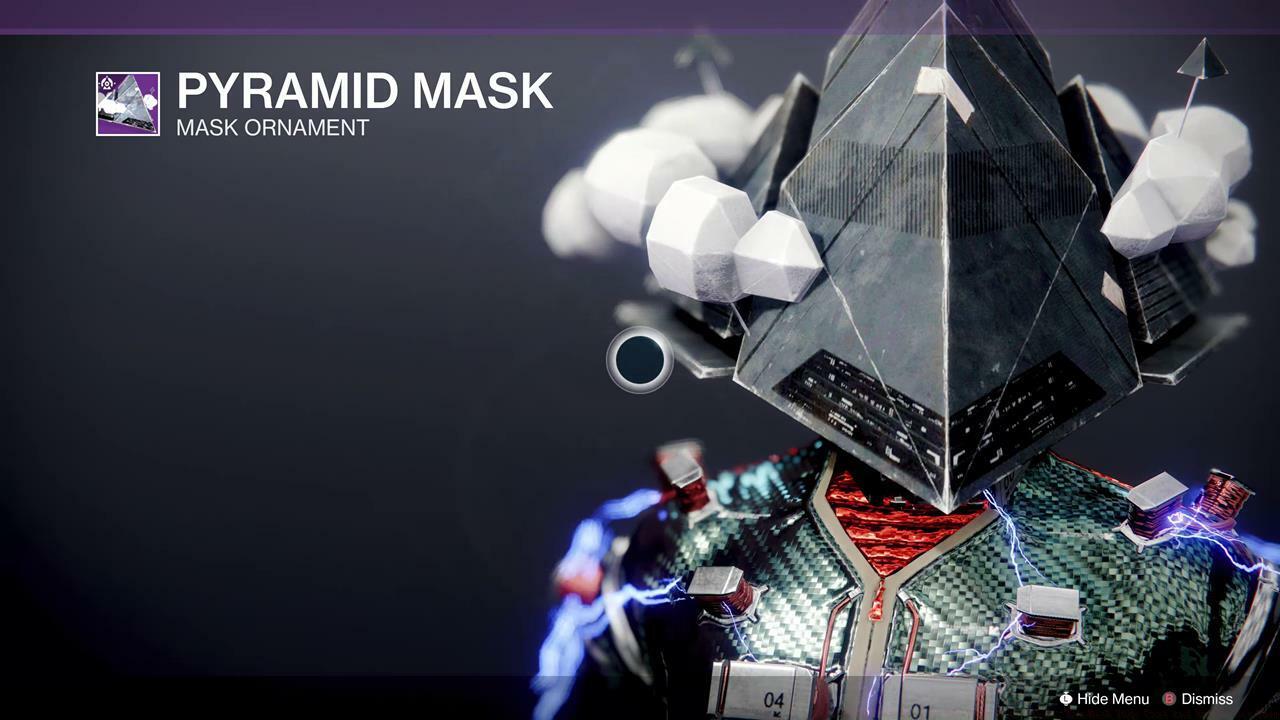This screenshot has width=1280, height=720.
Task: Select the Arc element symbol on the ornament icon
Action: tap(109, 82)
